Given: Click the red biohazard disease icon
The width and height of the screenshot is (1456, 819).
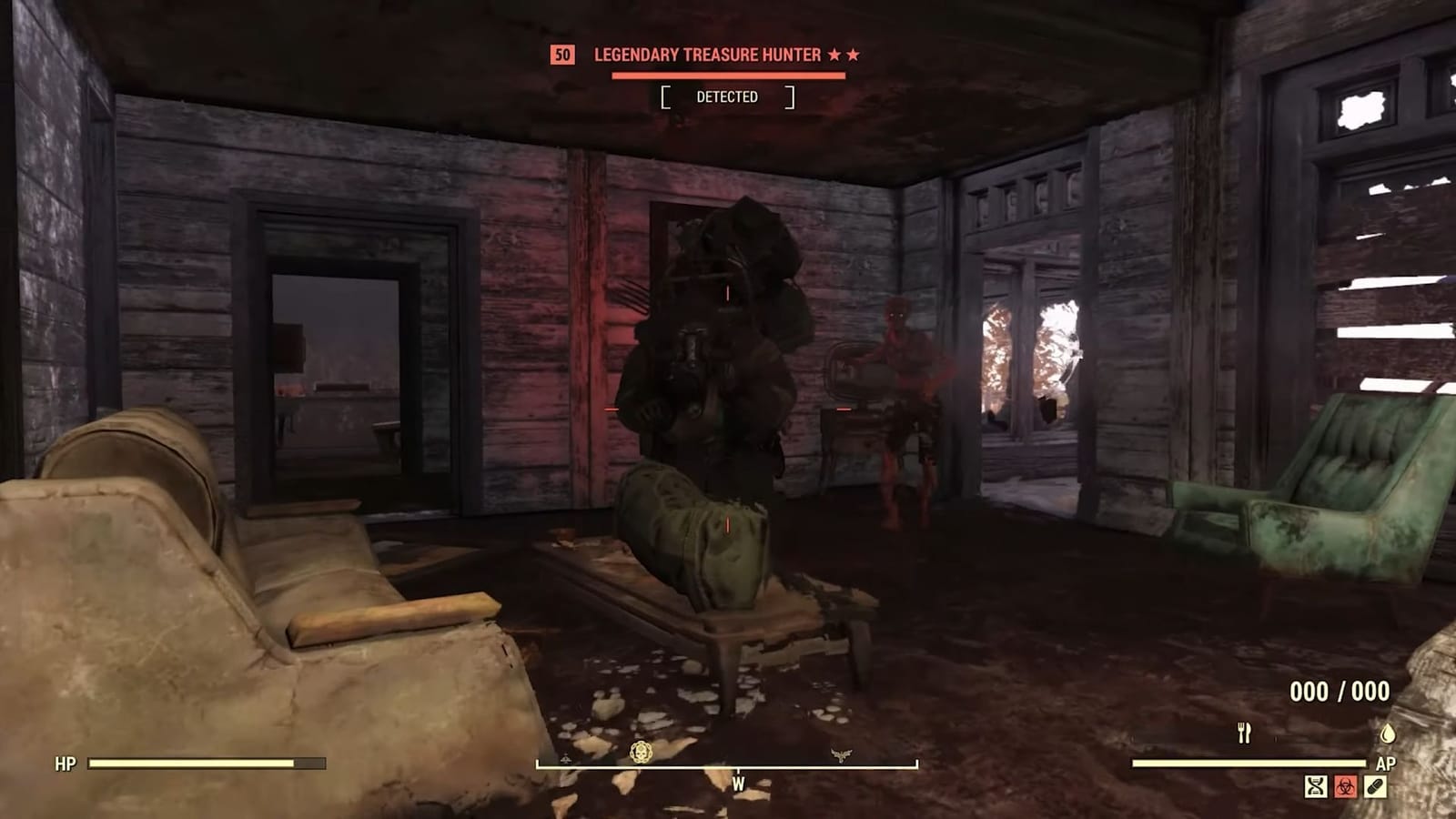Looking at the screenshot, I should click(x=1345, y=786).
